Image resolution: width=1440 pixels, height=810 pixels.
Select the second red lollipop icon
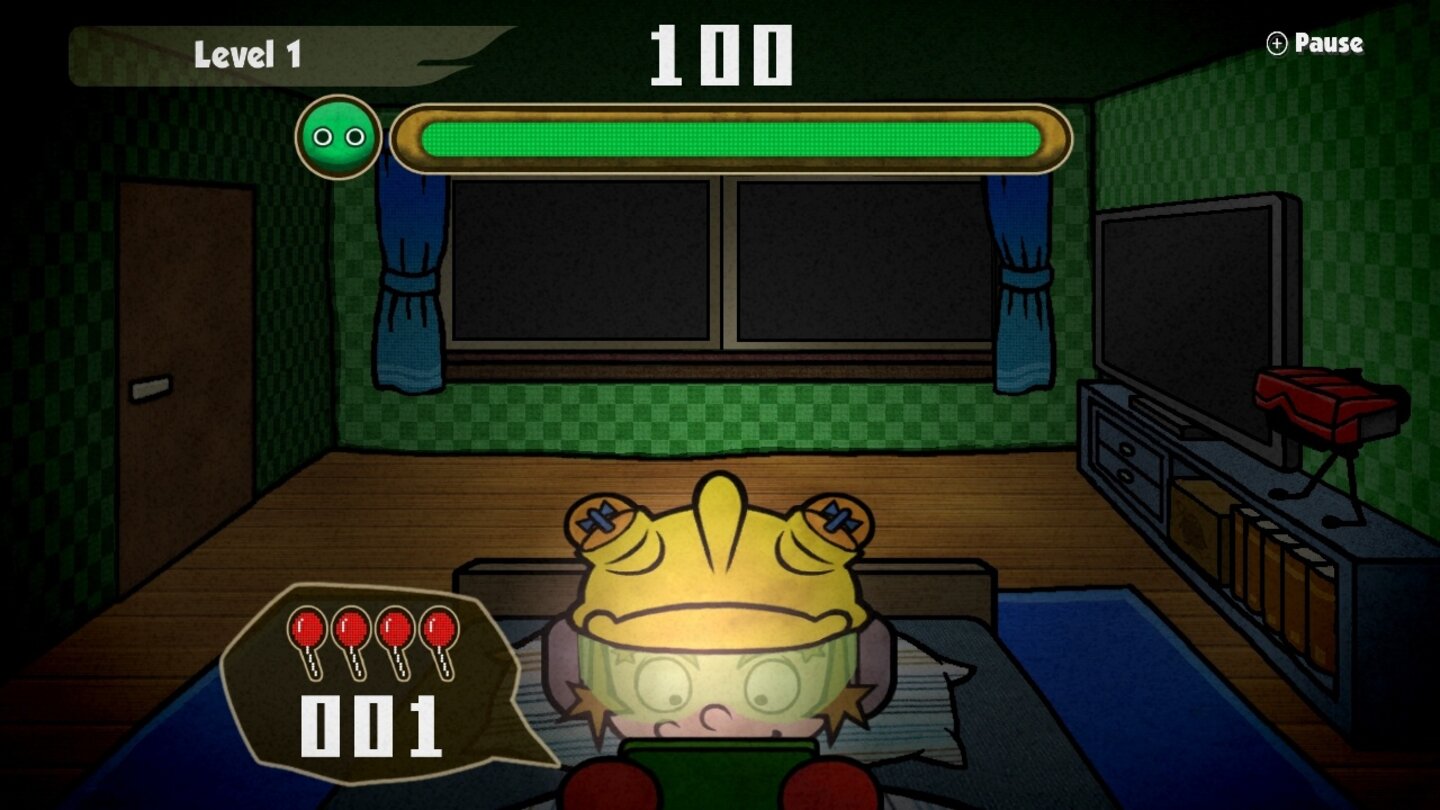349,630
